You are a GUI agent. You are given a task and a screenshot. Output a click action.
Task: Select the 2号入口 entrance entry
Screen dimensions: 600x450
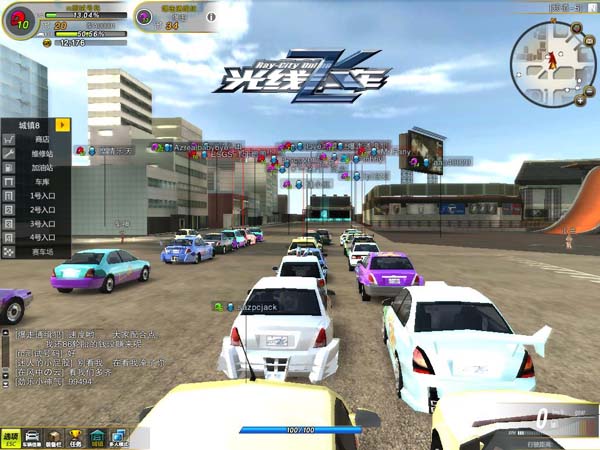tap(41, 210)
